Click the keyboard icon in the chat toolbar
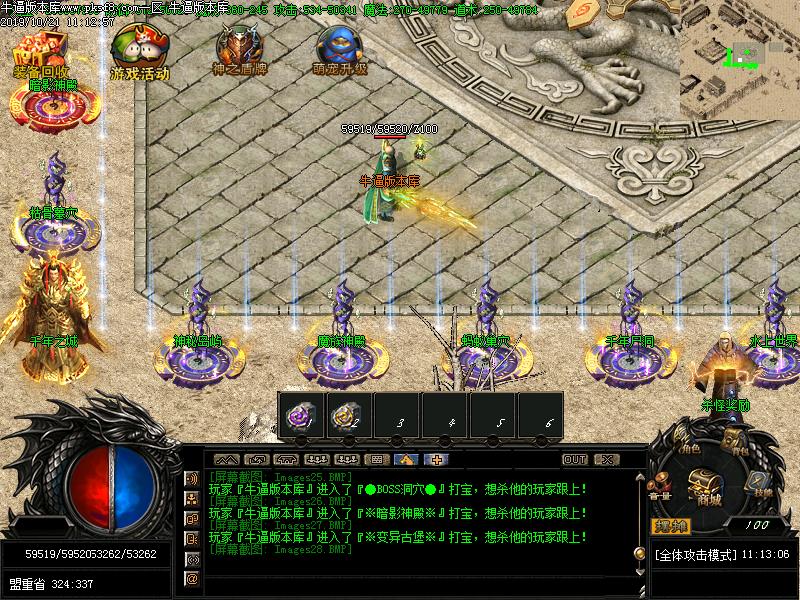Viewport: 800px width, 600px height. point(377,460)
